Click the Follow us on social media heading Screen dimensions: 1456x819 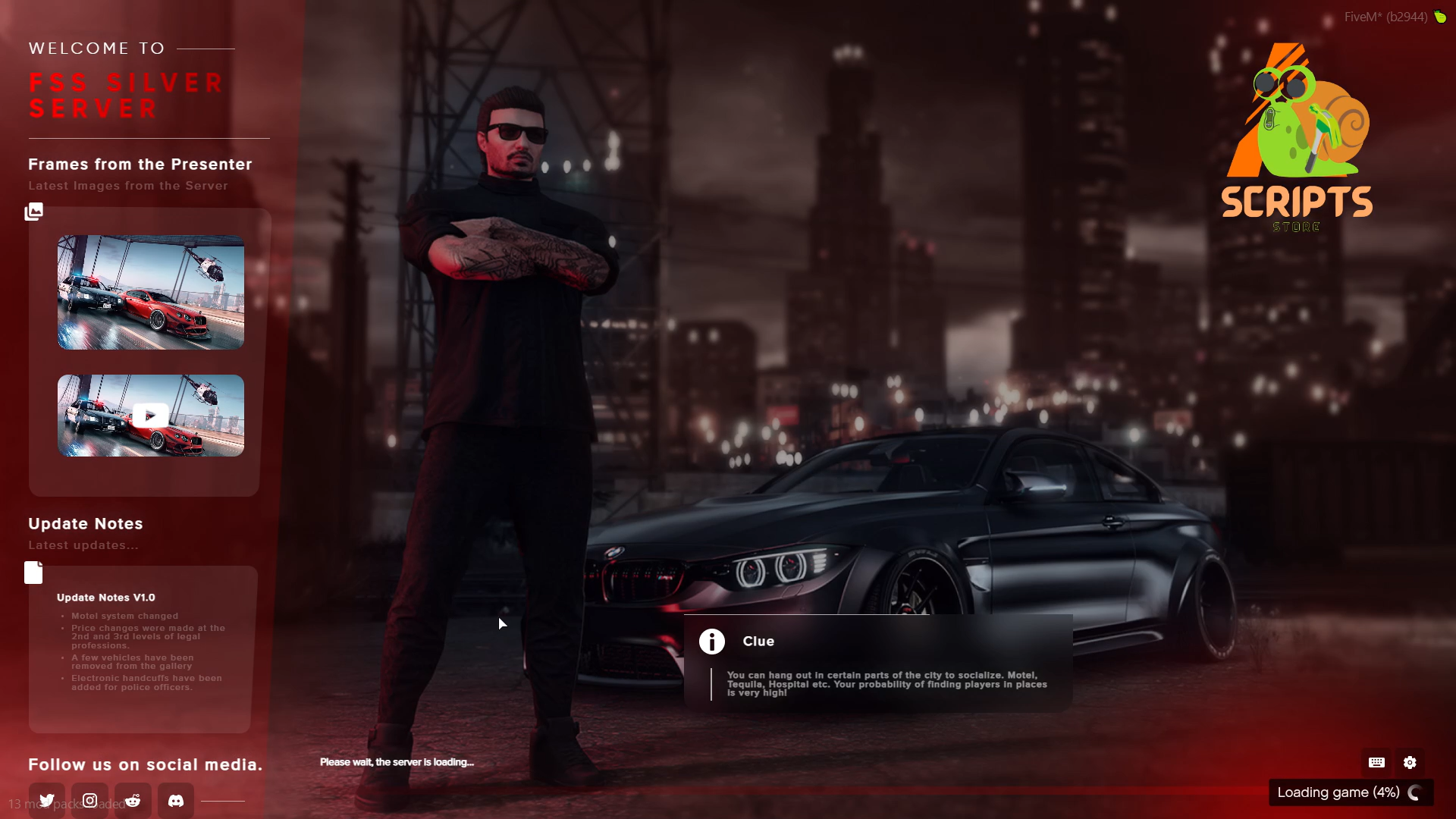(144, 765)
